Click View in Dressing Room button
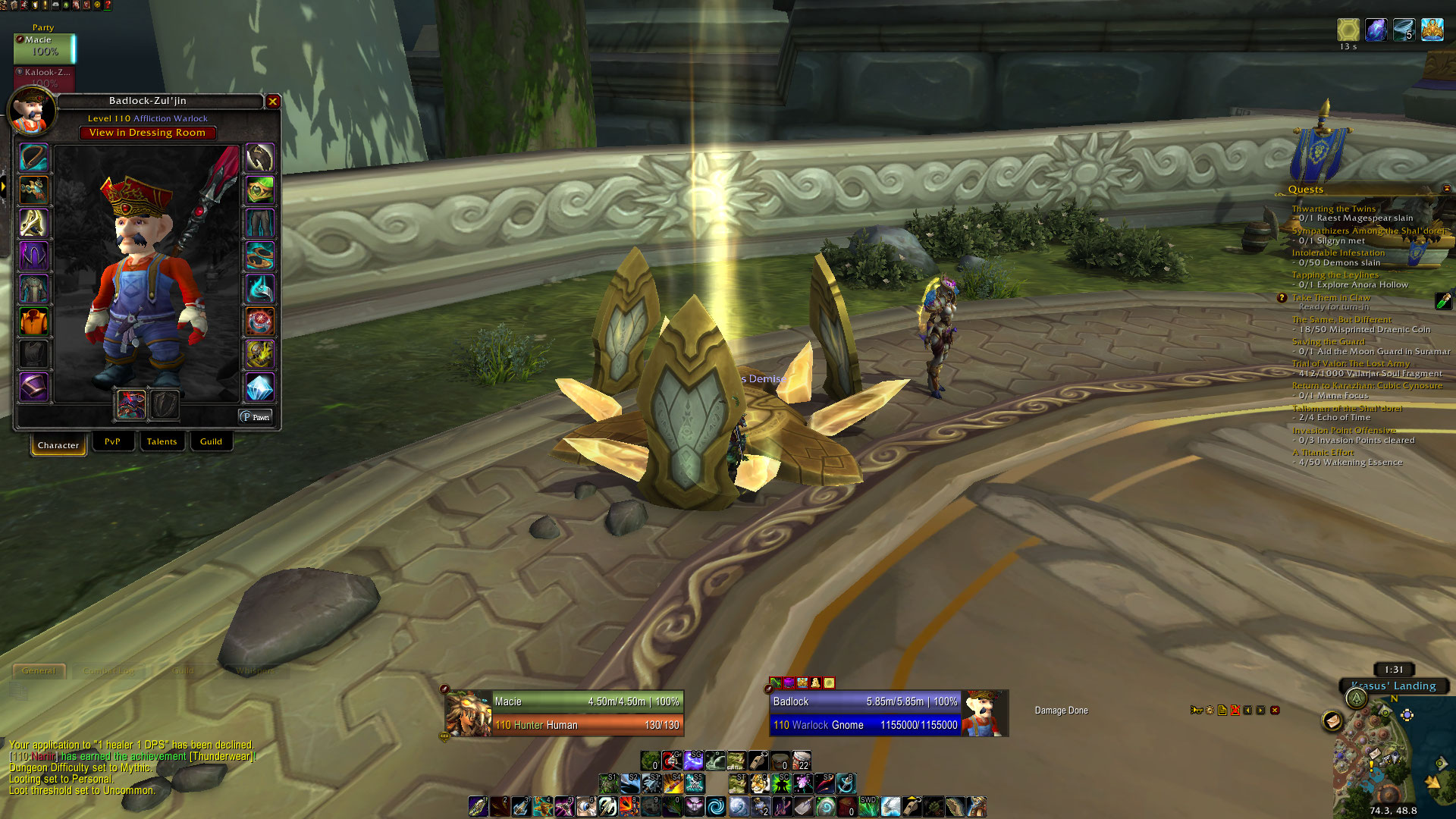Screen dimensions: 1456x819 [147, 133]
